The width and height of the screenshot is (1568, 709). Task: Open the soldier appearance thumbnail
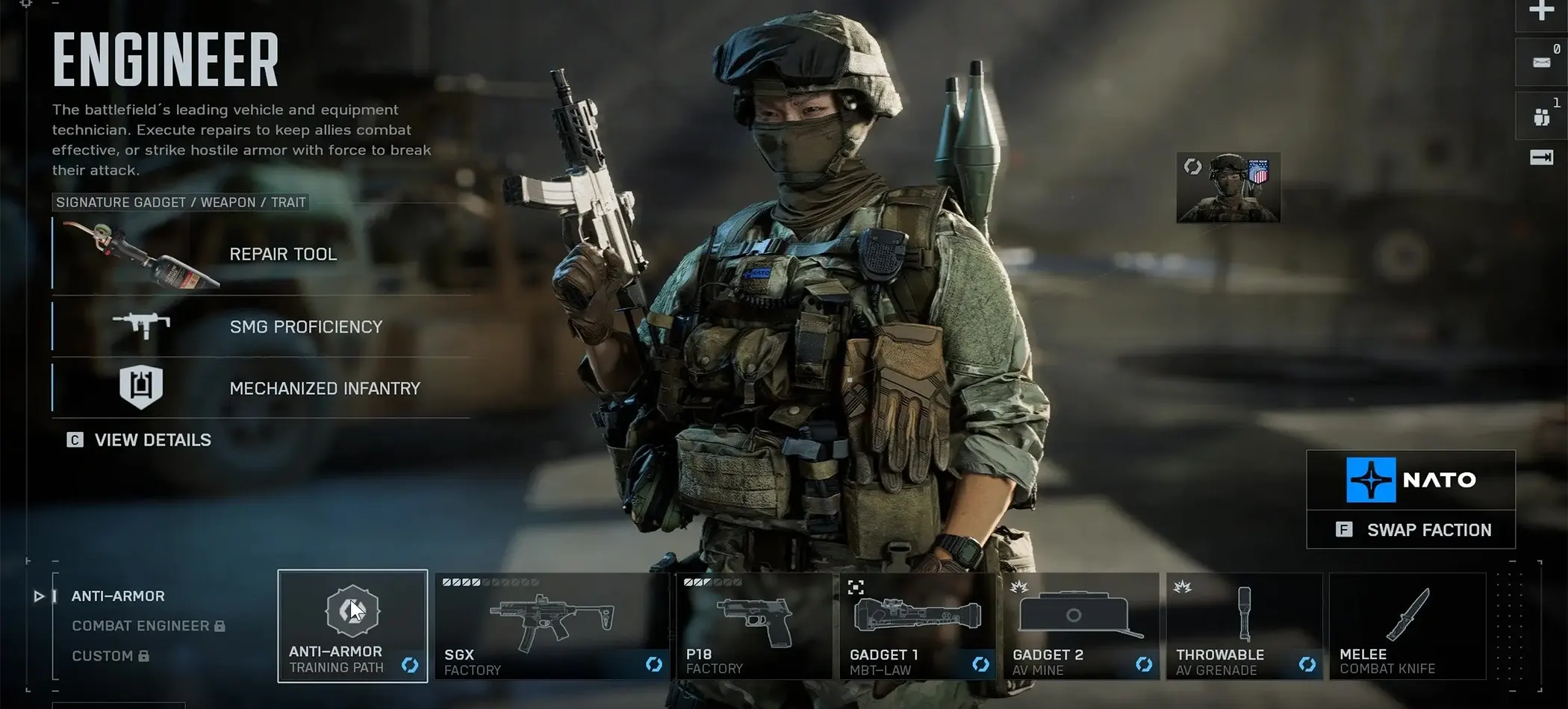pos(1228,188)
